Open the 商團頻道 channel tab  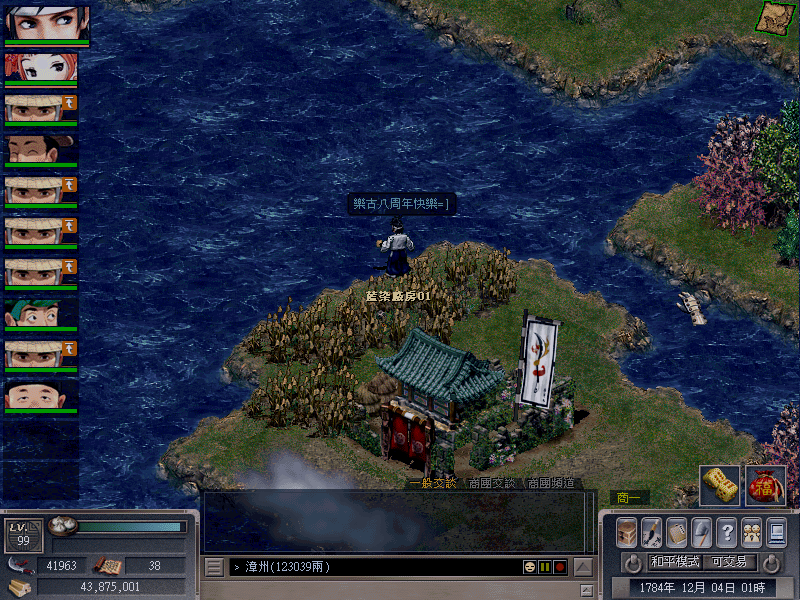551,483
